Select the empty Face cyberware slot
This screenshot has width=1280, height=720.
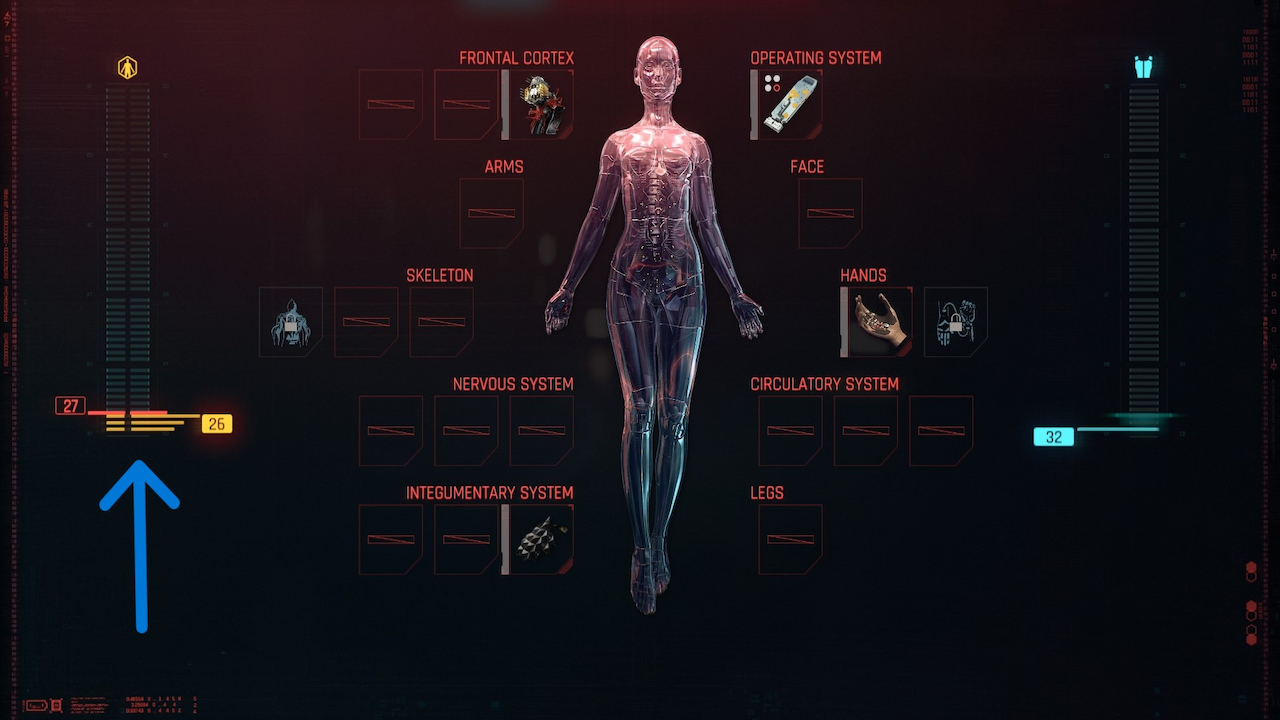(x=830, y=212)
